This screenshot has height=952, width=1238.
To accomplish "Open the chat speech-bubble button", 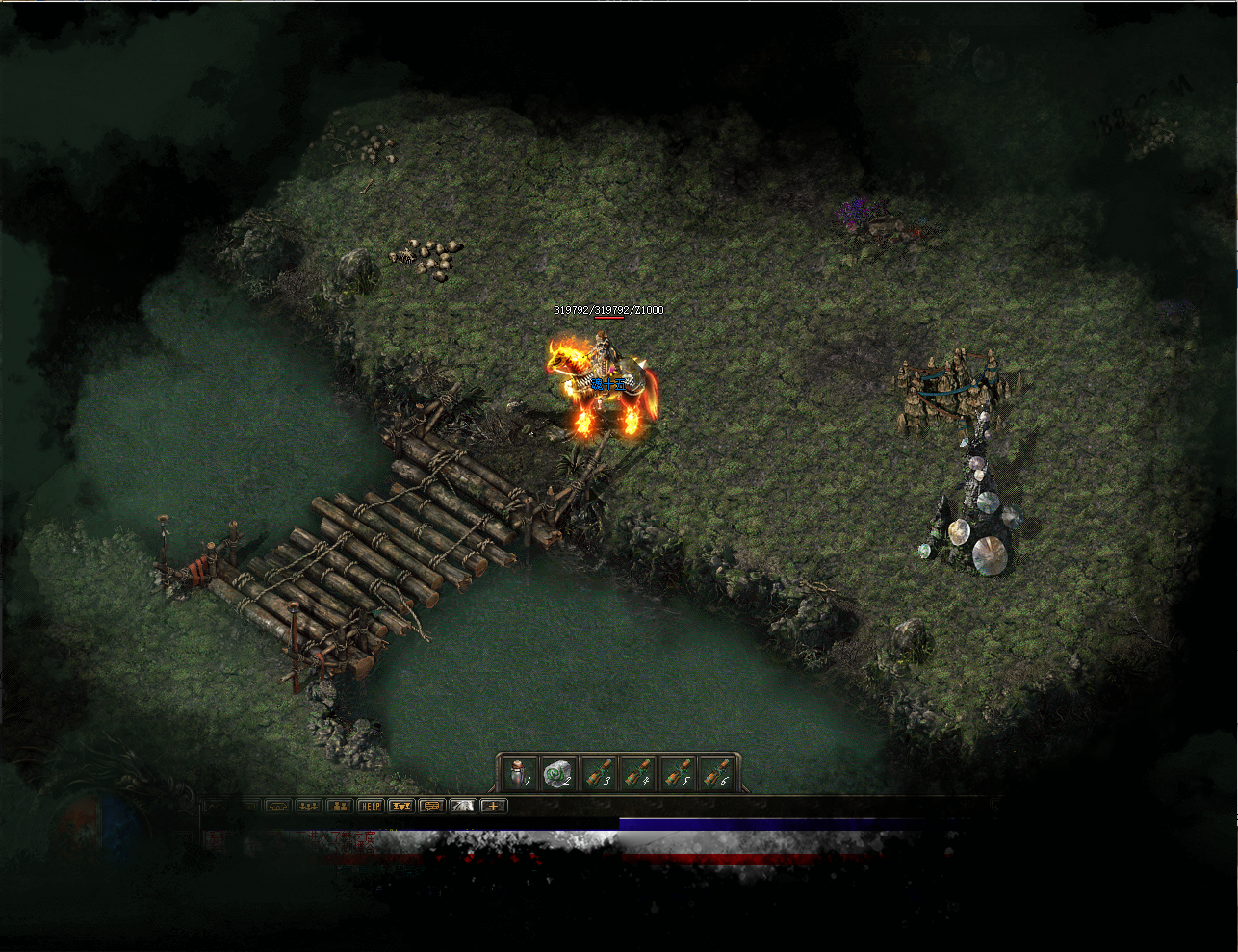I will click(431, 806).
